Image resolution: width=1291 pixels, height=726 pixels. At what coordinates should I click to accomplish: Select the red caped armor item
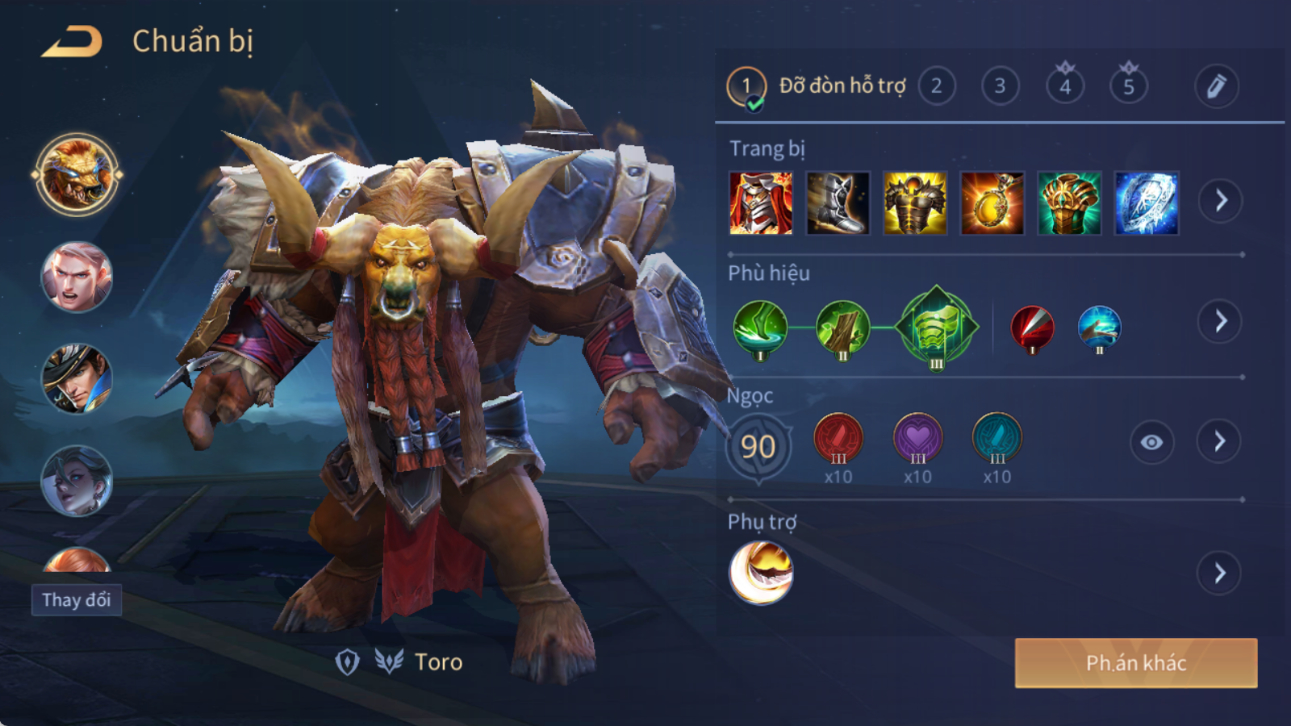(x=761, y=203)
